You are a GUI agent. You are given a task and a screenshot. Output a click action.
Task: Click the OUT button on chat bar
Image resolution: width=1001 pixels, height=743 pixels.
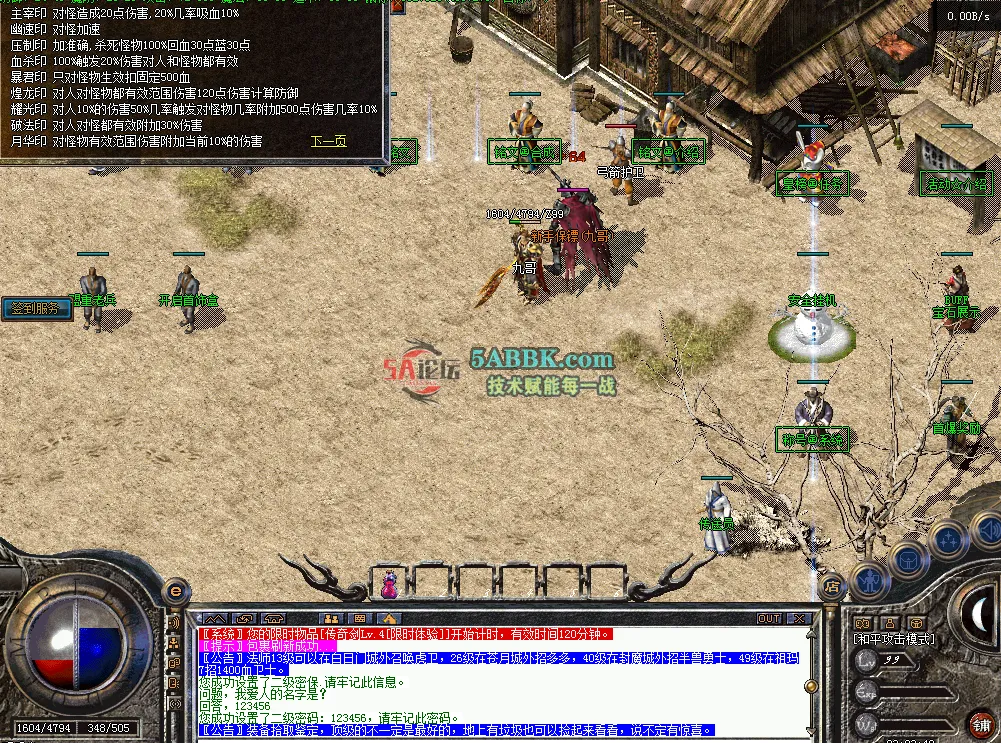769,619
